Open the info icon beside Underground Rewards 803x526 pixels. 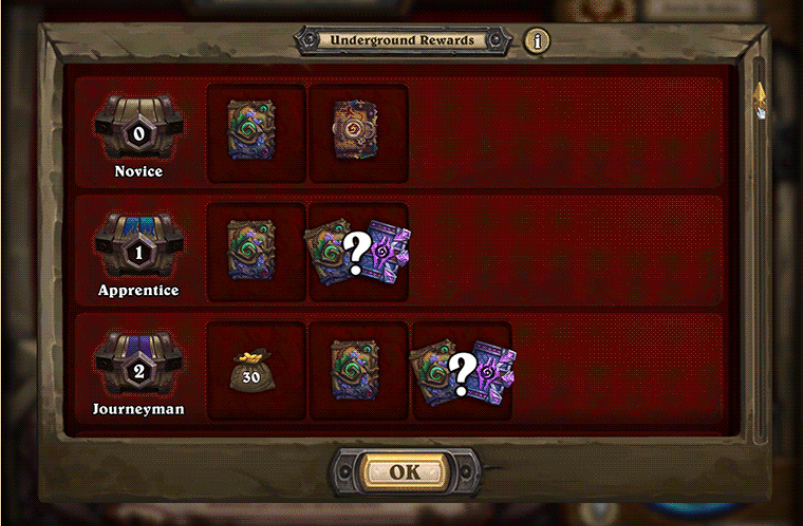tap(537, 41)
